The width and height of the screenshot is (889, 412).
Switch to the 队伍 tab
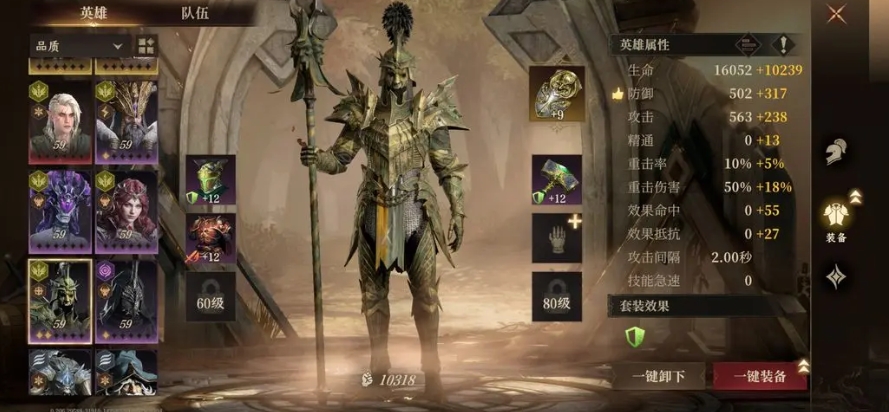click(195, 13)
